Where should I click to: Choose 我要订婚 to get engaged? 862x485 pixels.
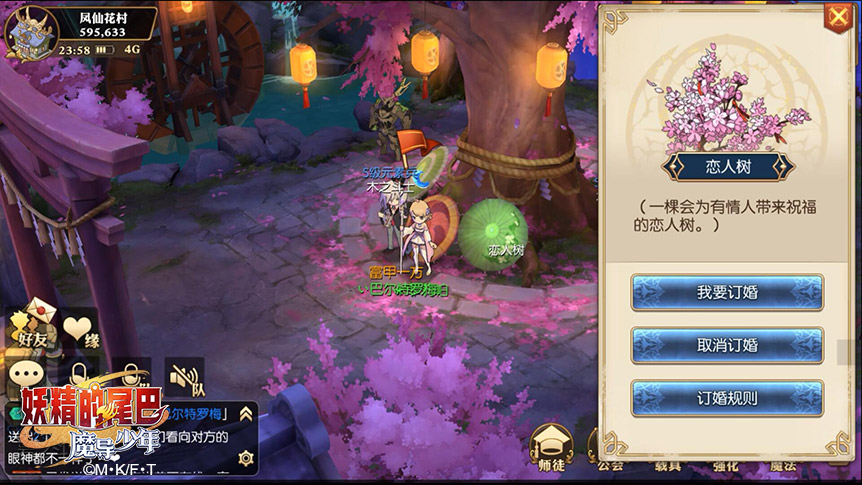click(x=727, y=293)
